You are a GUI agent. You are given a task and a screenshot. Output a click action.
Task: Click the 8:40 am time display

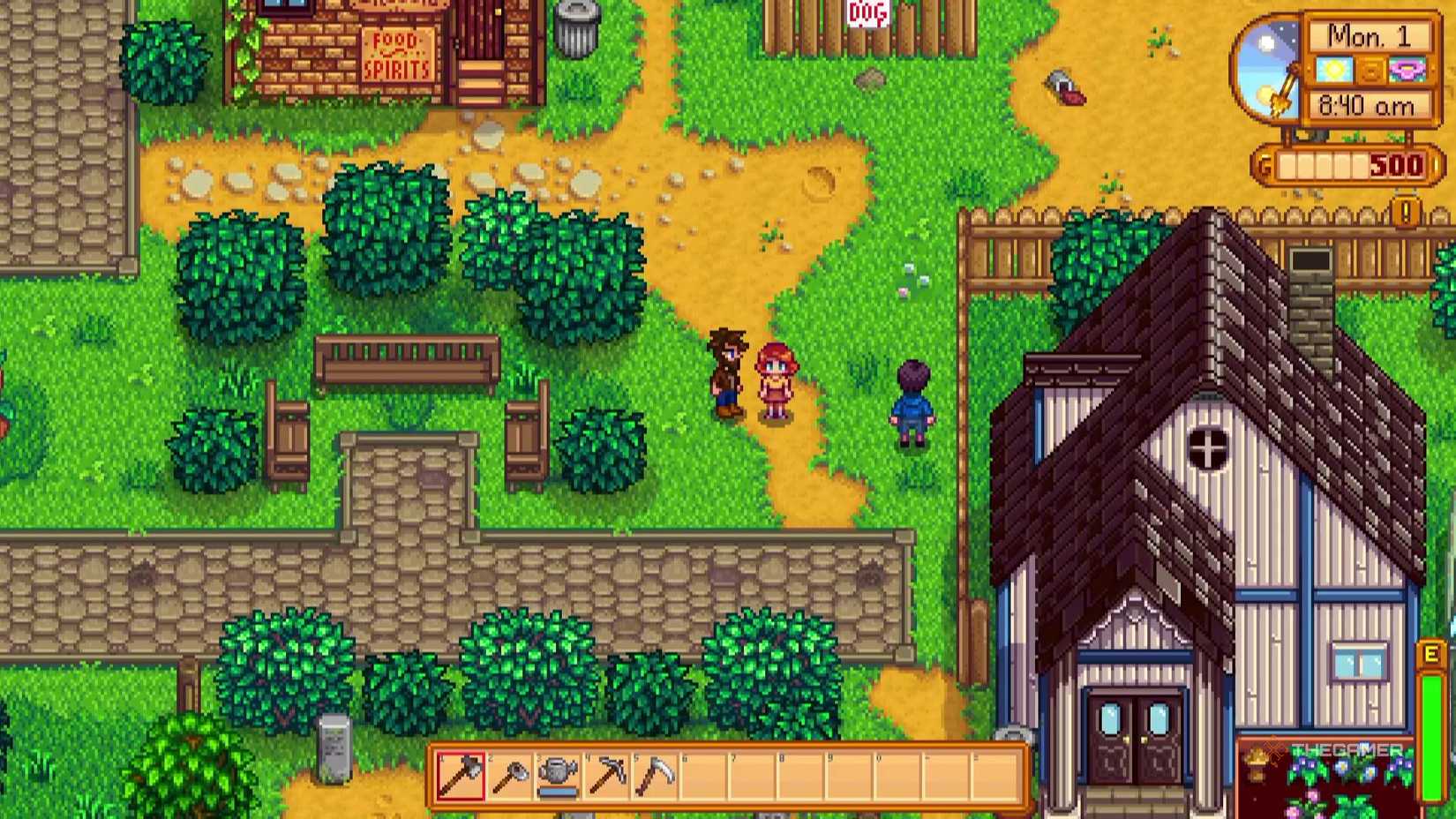pyautogui.click(x=1366, y=104)
